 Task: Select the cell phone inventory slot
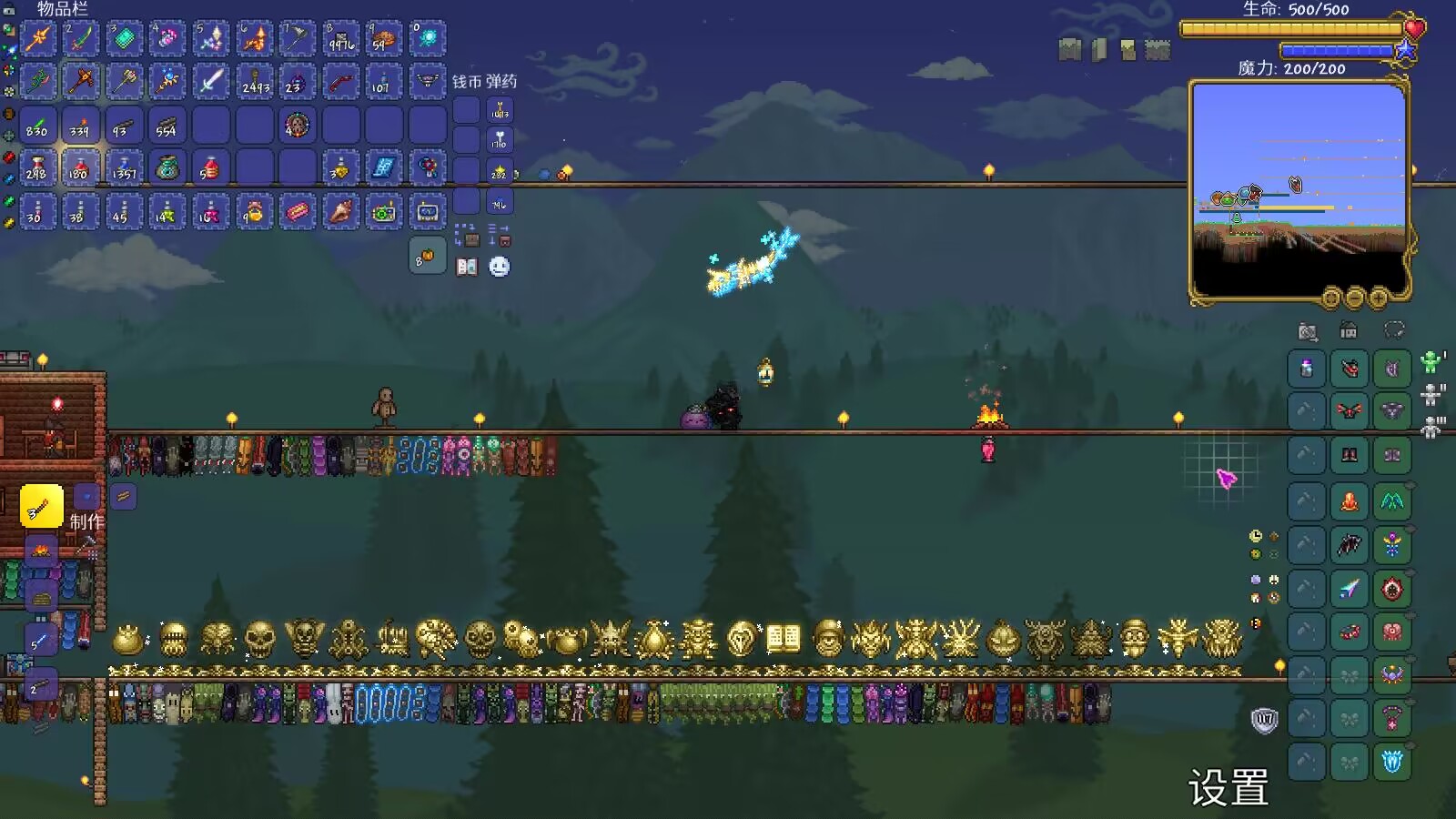(x=427, y=212)
